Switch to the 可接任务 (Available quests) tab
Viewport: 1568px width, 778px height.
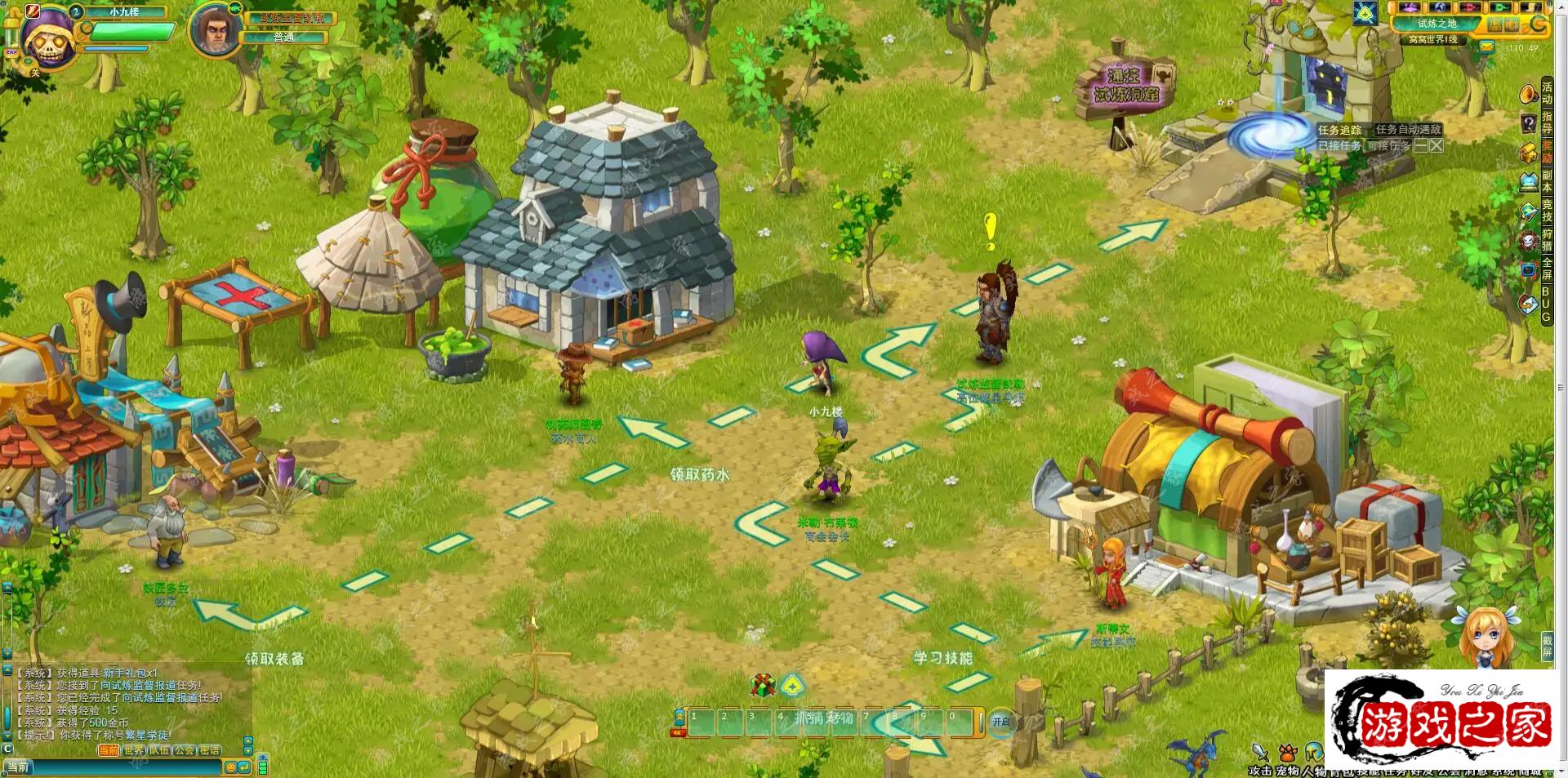tap(1388, 145)
